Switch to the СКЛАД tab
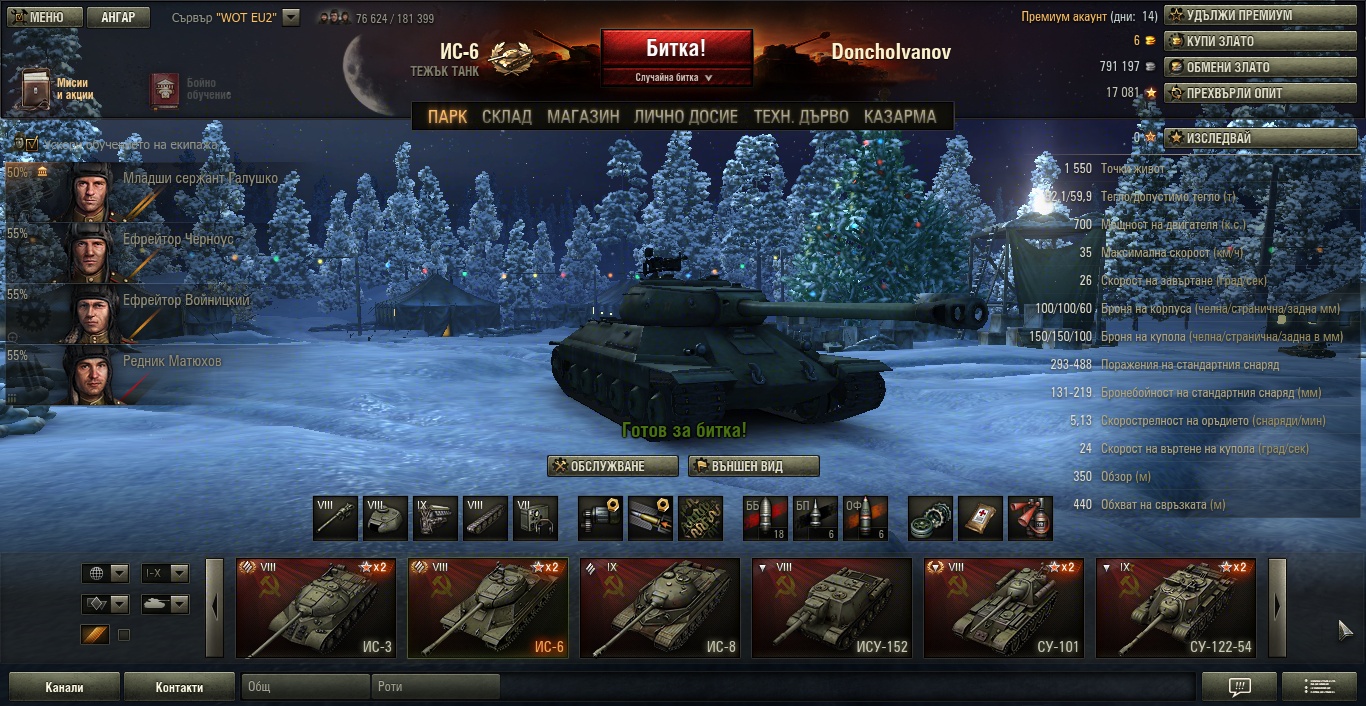Viewport: 1366px width, 706px height. tap(507, 117)
